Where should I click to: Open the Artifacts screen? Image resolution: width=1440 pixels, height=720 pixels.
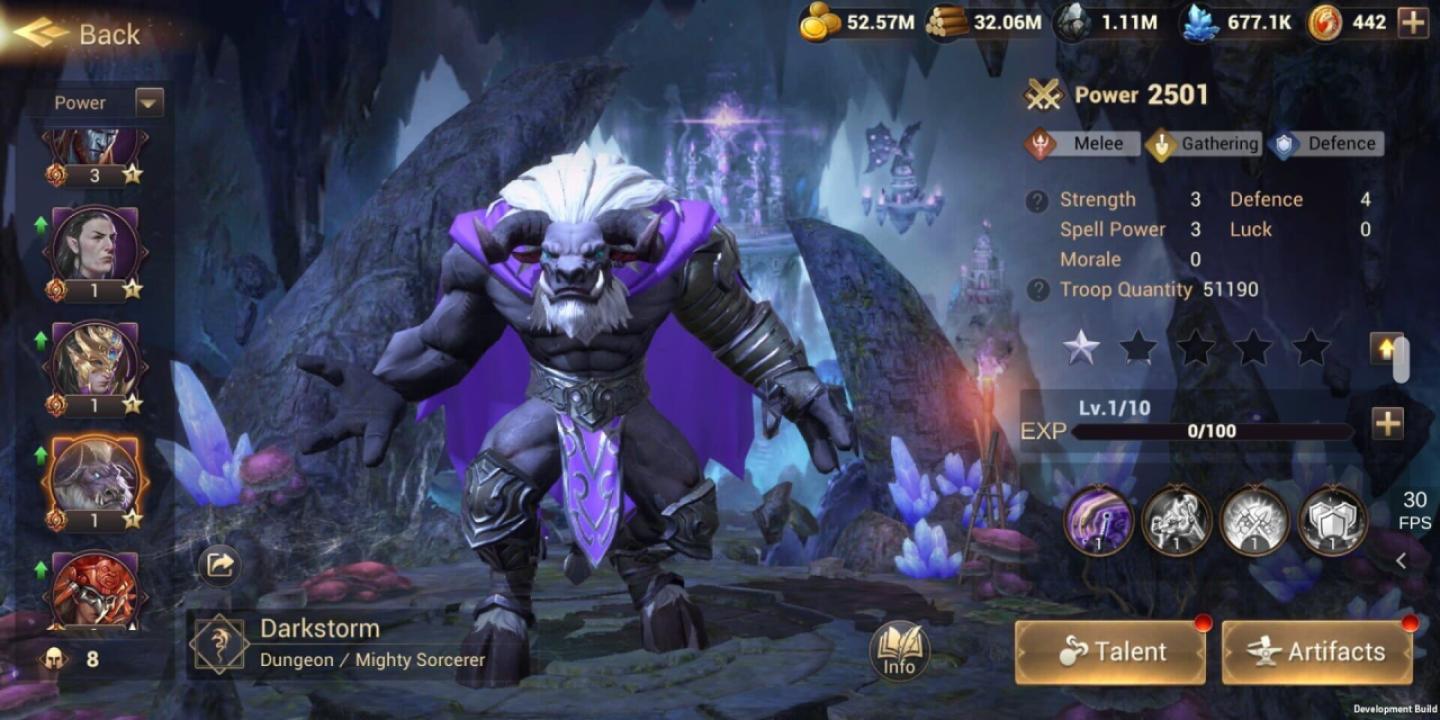(1317, 652)
